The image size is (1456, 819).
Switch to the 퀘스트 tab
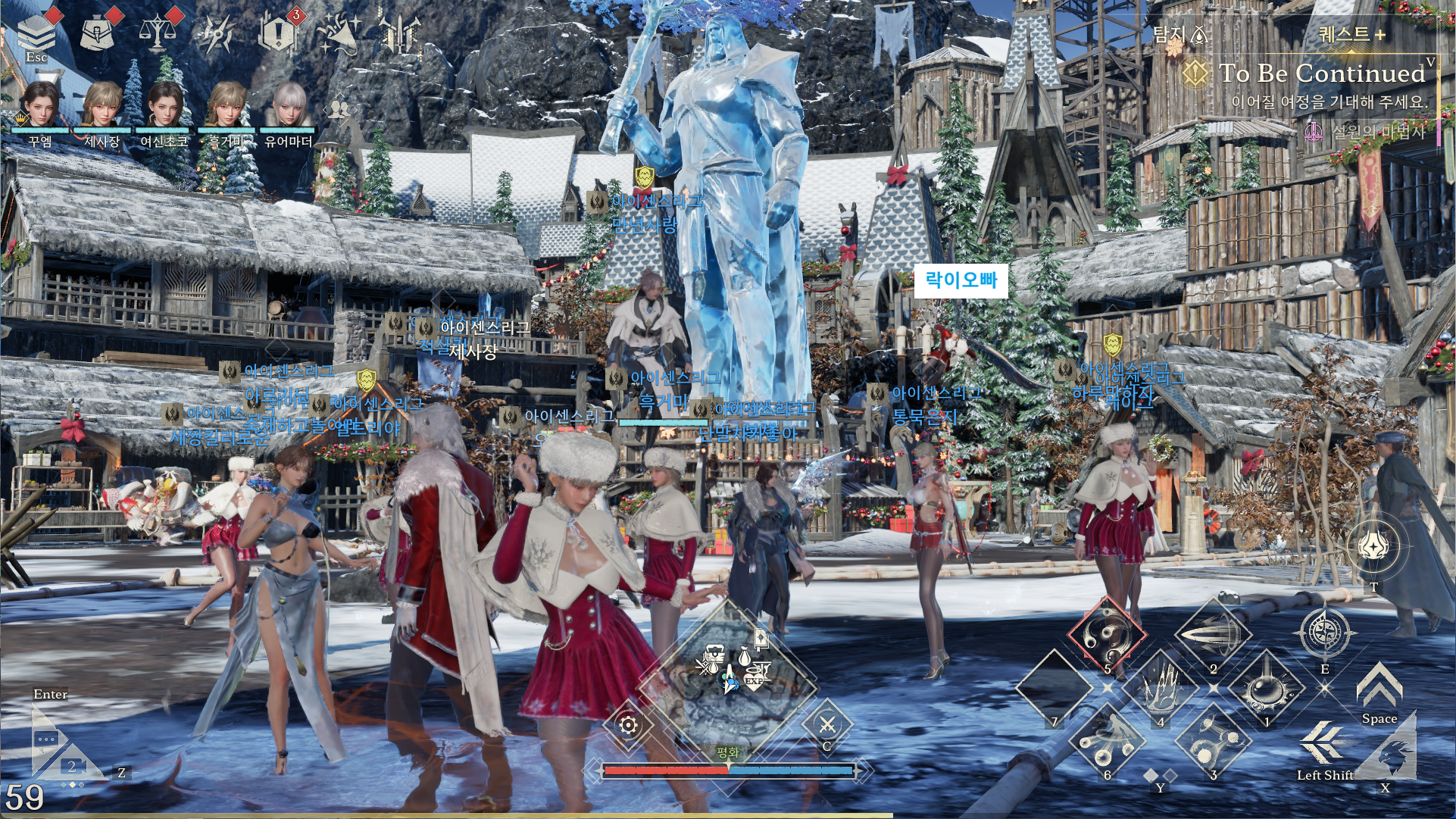point(1351,34)
